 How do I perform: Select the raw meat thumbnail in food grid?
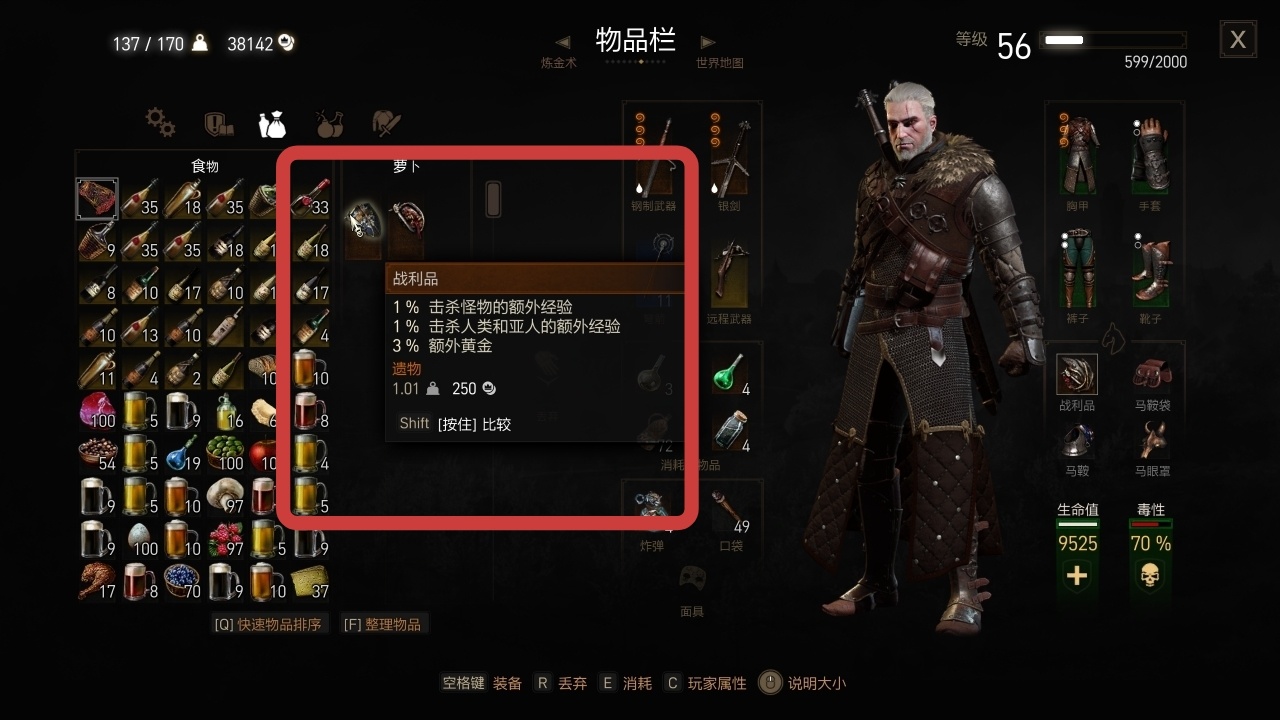[97, 198]
